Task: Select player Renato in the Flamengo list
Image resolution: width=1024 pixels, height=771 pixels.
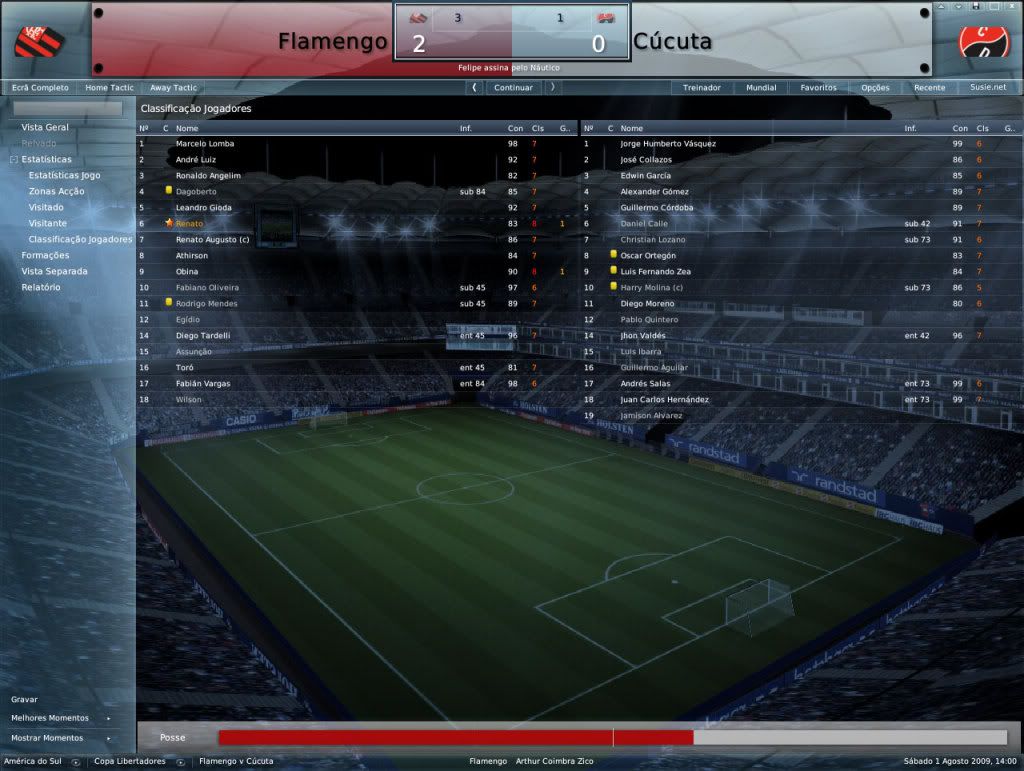Action: pos(190,224)
